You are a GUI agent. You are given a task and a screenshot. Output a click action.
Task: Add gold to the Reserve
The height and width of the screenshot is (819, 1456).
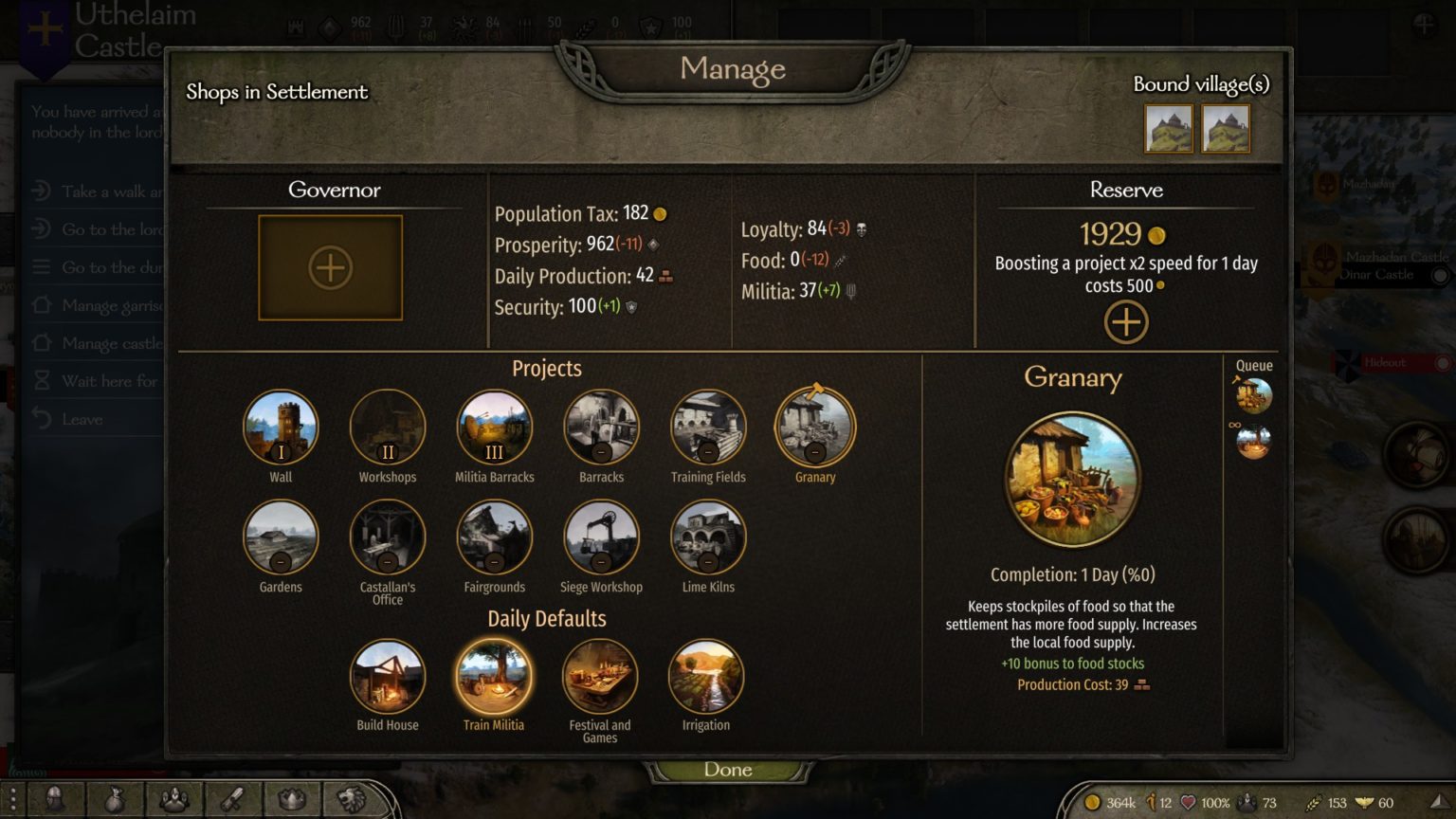(1125, 322)
